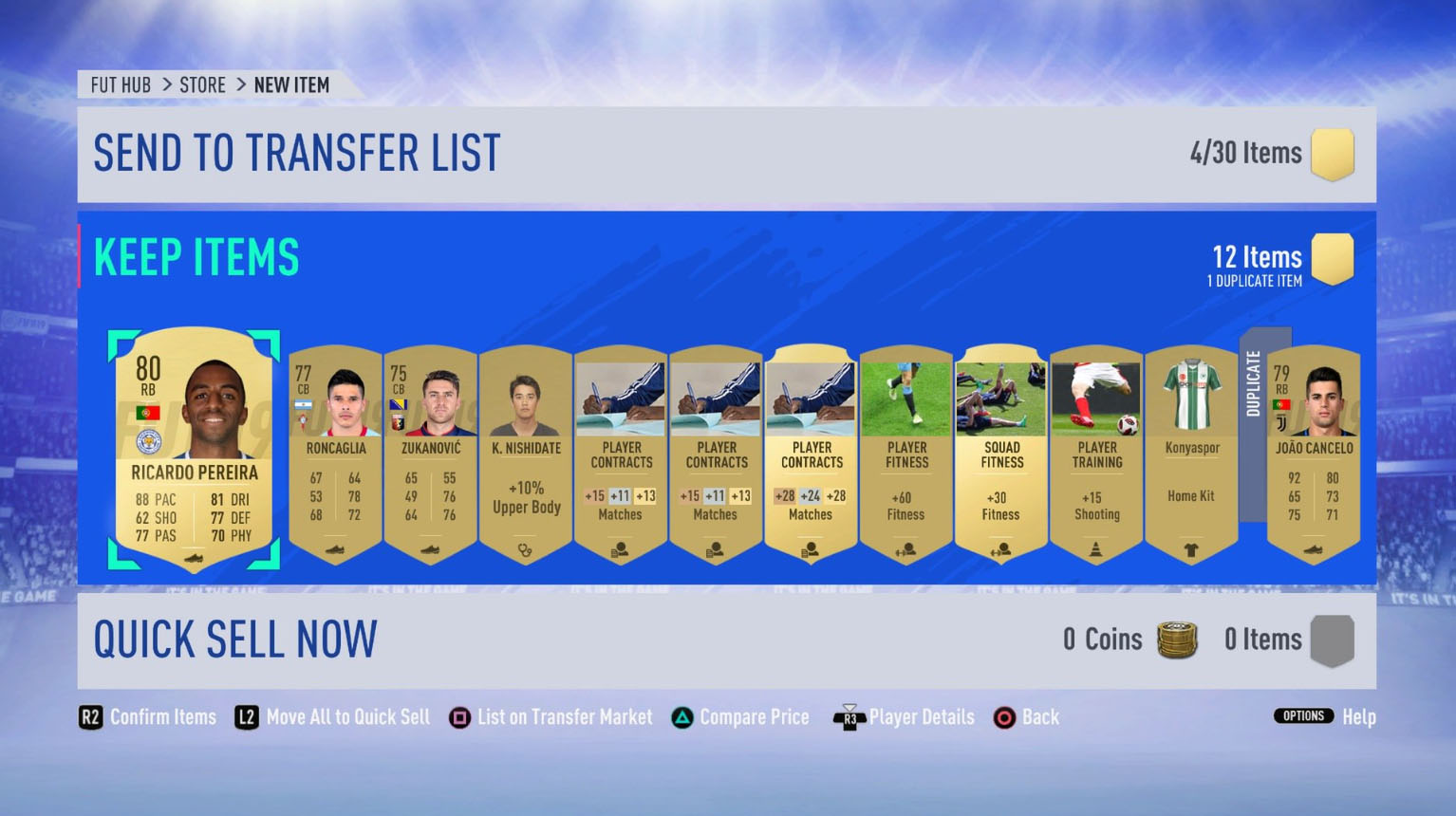Navigate to the STORE breadcrumb
Image resolution: width=1456 pixels, height=816 pixels.
[x=202, y=84]
